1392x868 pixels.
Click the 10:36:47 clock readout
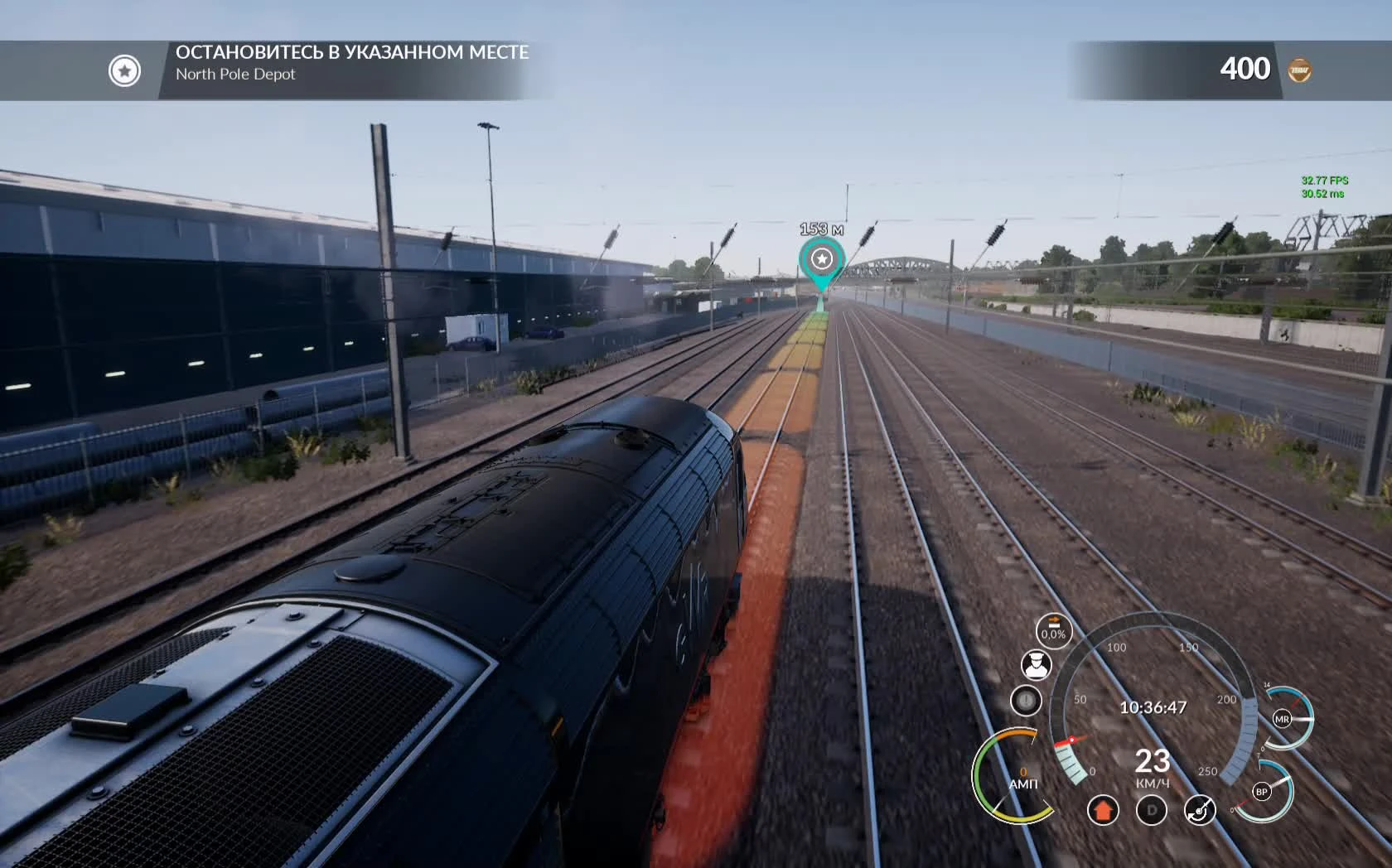pos(1153,708)
